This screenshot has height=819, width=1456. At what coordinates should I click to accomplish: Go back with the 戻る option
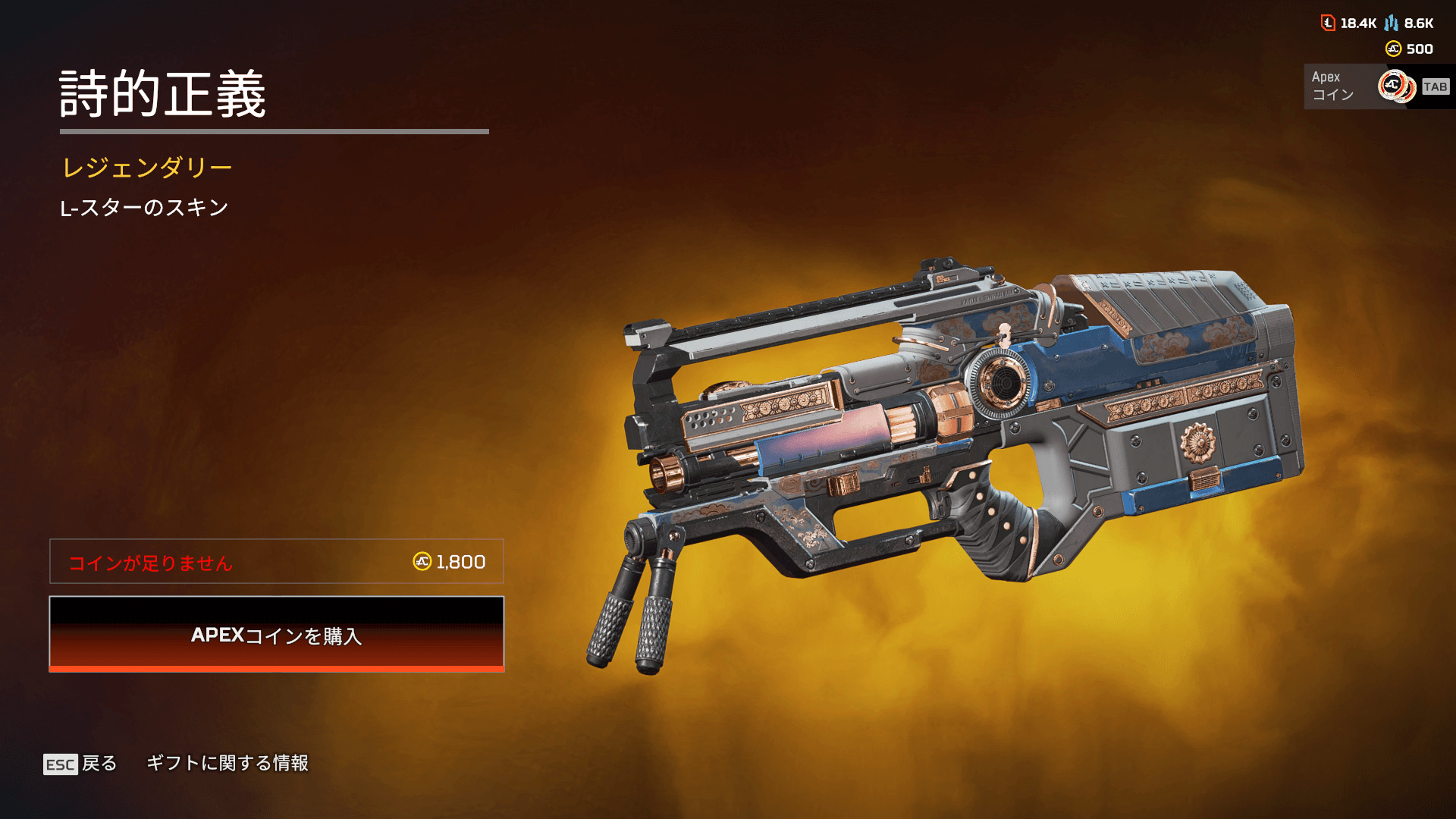(x=80, y=763)
